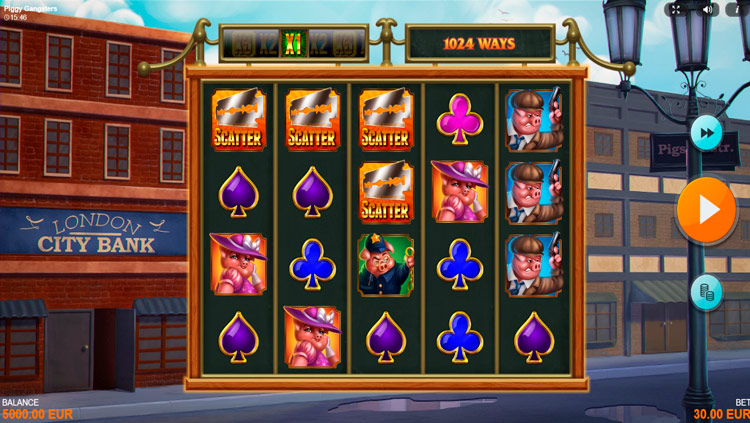
Task: Mute the game sound
Action: 706,9
